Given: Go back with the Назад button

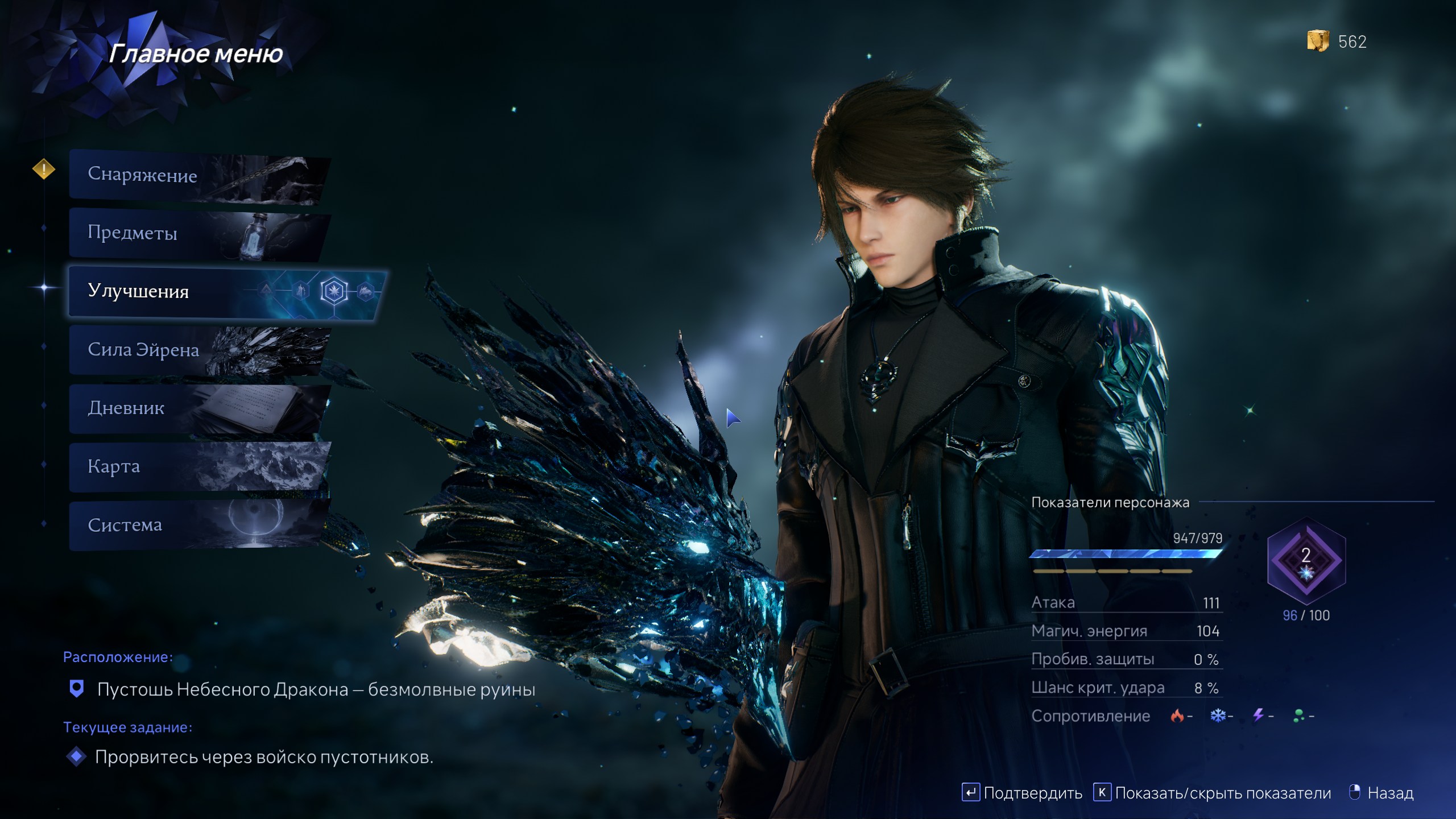Looking at the screenshot, I should point(1381,793).
